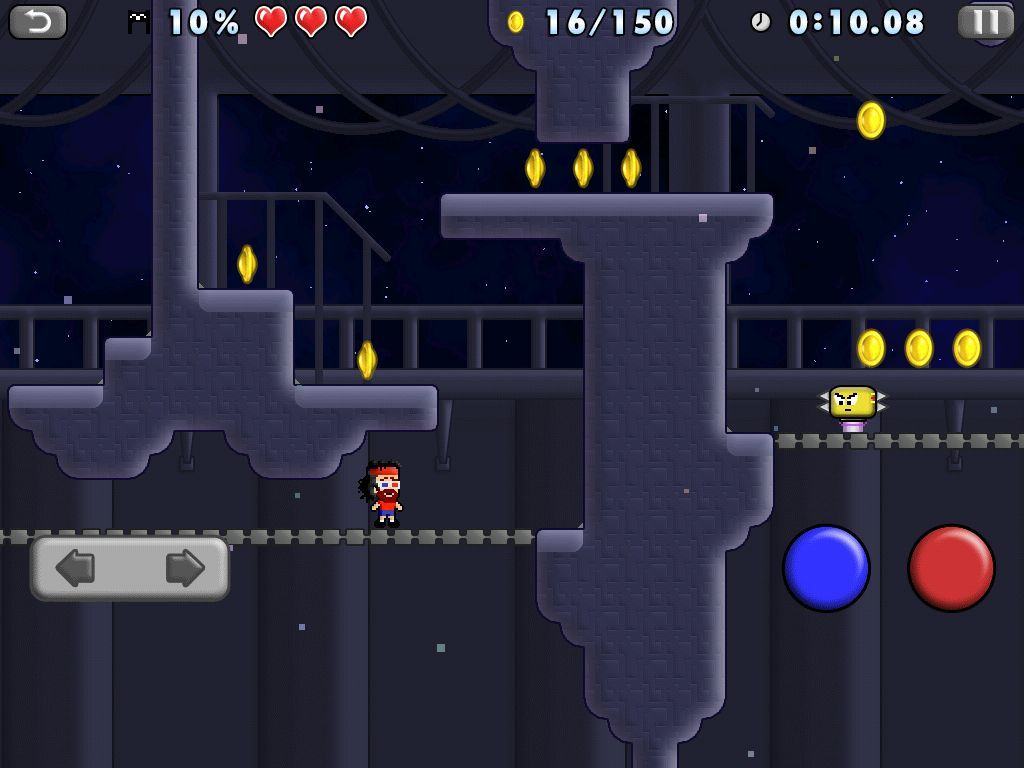Tap the red action button
The width and height of the screenshot is (1024, 768).
point(951,568)
